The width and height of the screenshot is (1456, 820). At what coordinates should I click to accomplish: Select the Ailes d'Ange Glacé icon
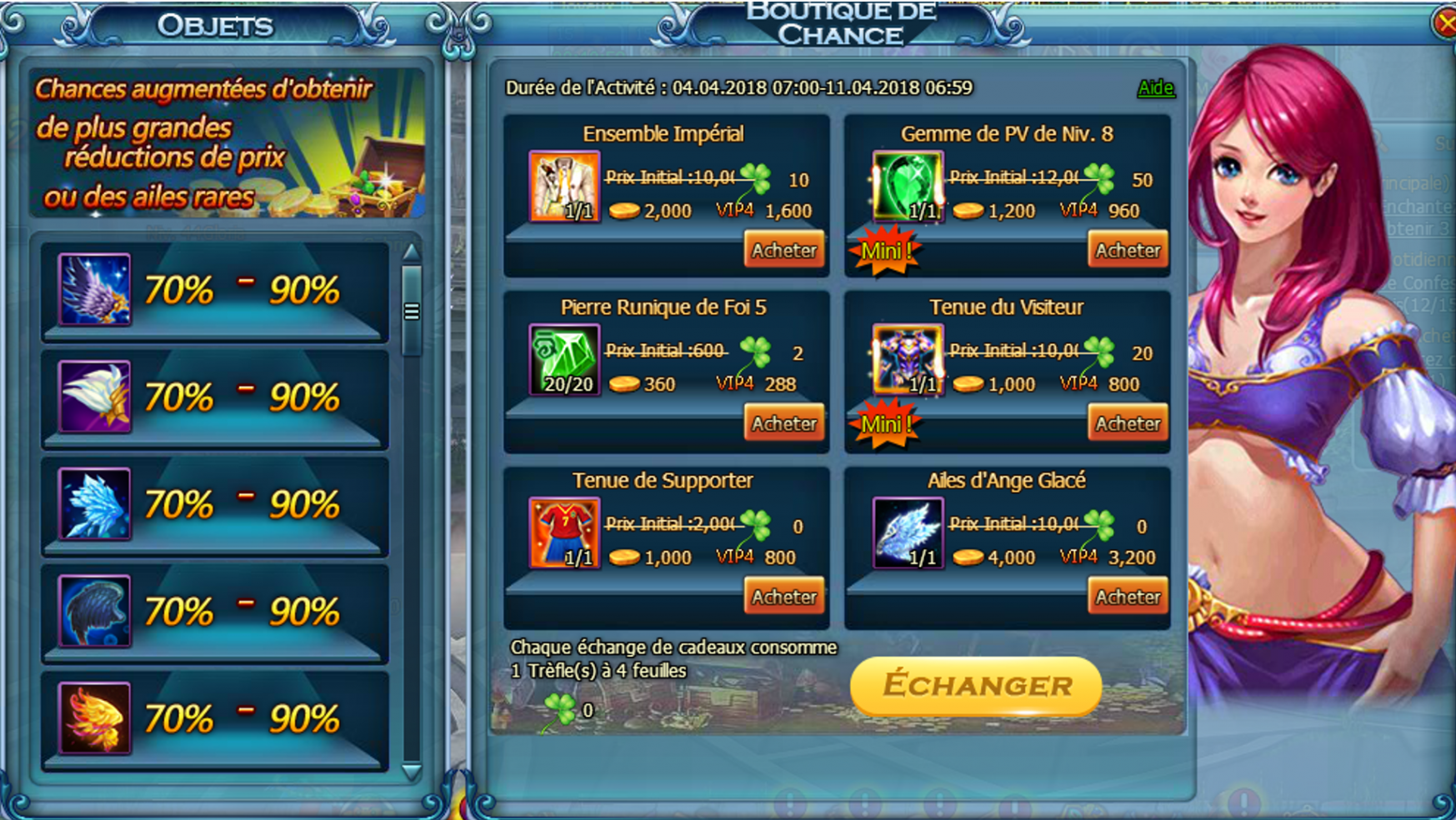(908, 533)
